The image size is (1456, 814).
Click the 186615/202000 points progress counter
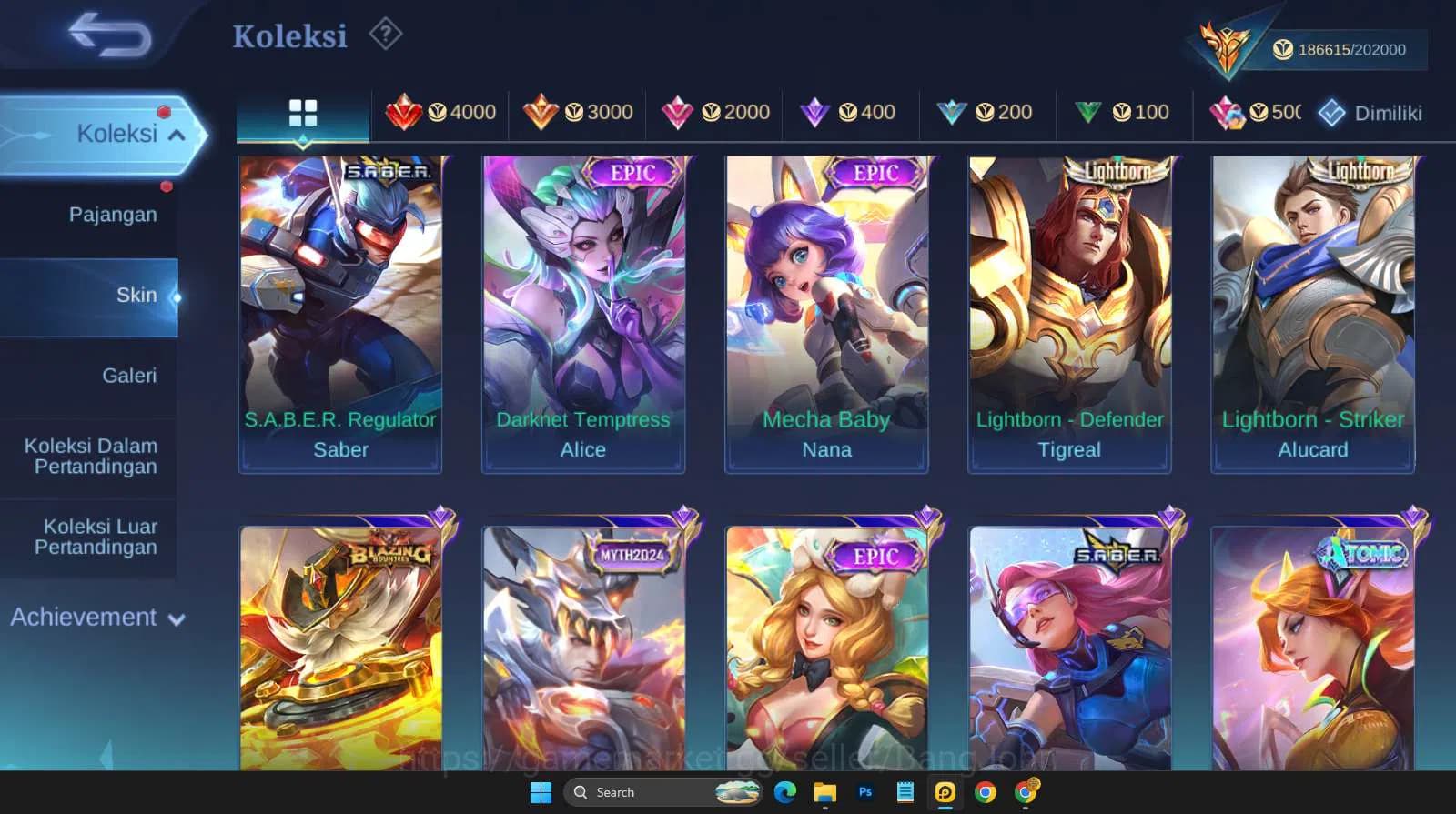tap(1339, 49)
